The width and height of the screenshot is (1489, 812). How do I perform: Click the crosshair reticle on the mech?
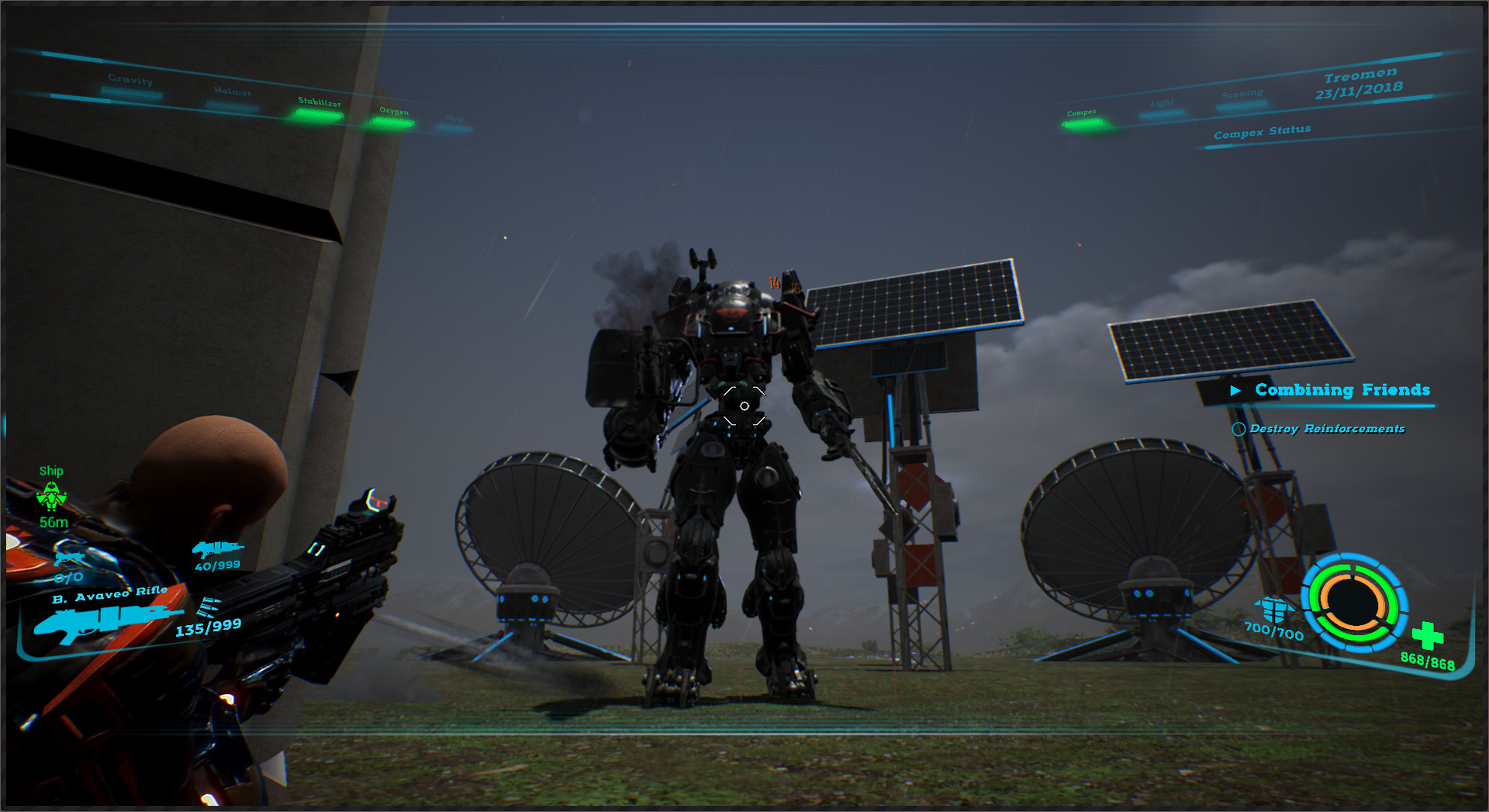tap(744, 405)
